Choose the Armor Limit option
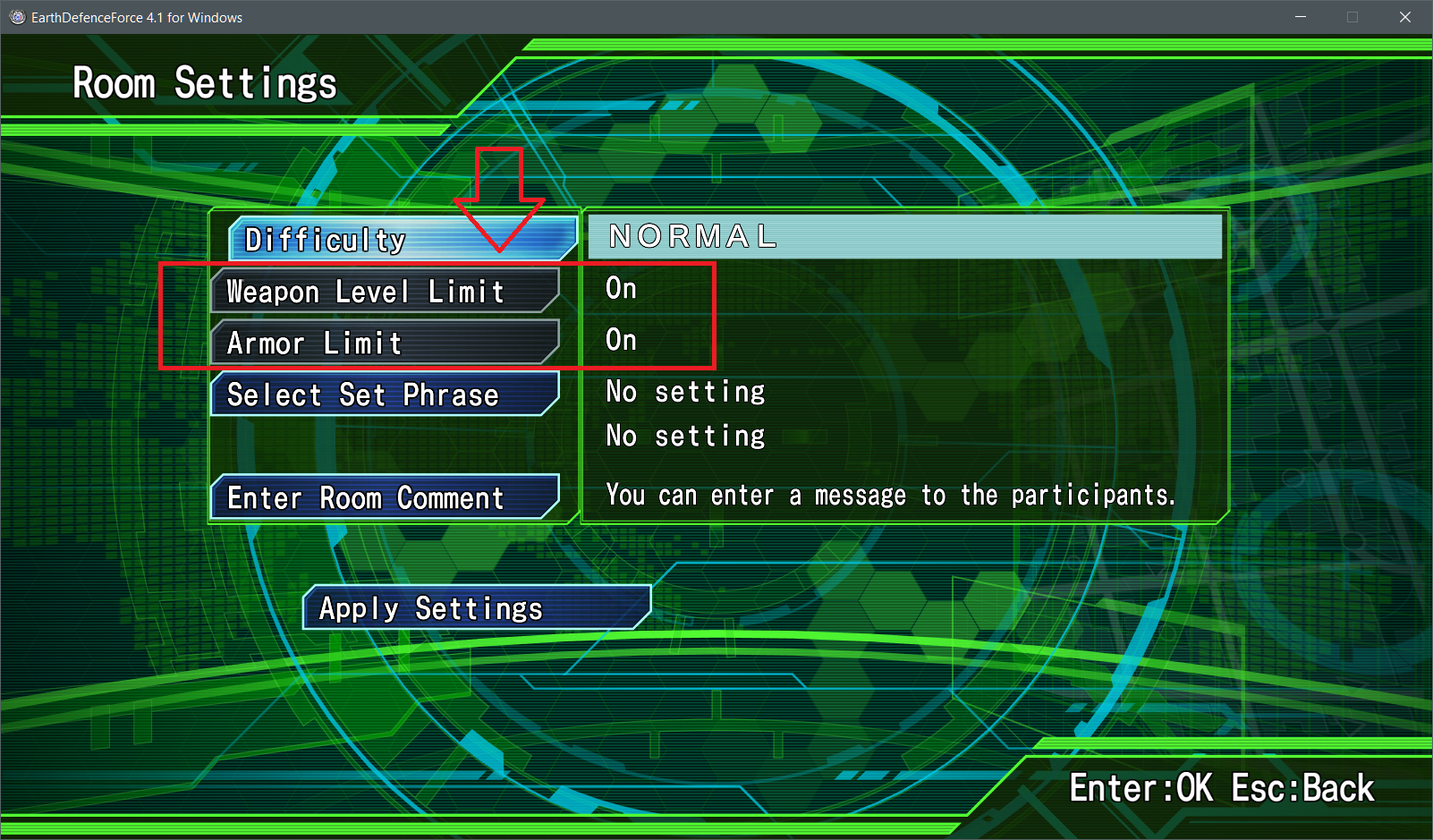This screenshot has width=1433, height=840. tap(385, 343)
